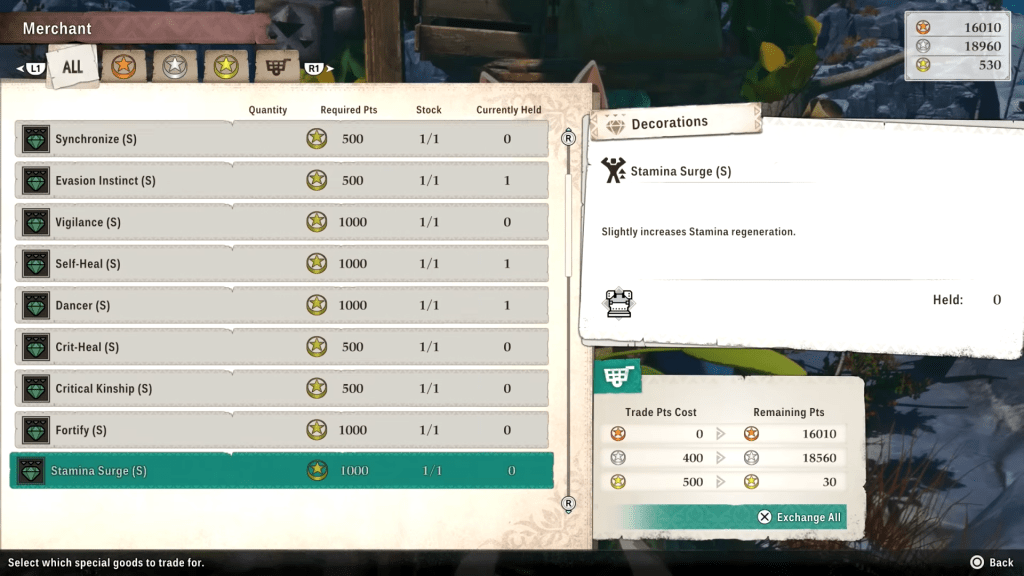This screenshot has height=576, width=1024.
Task: Open the orange star points tab
Action: [x=124, y=67]
